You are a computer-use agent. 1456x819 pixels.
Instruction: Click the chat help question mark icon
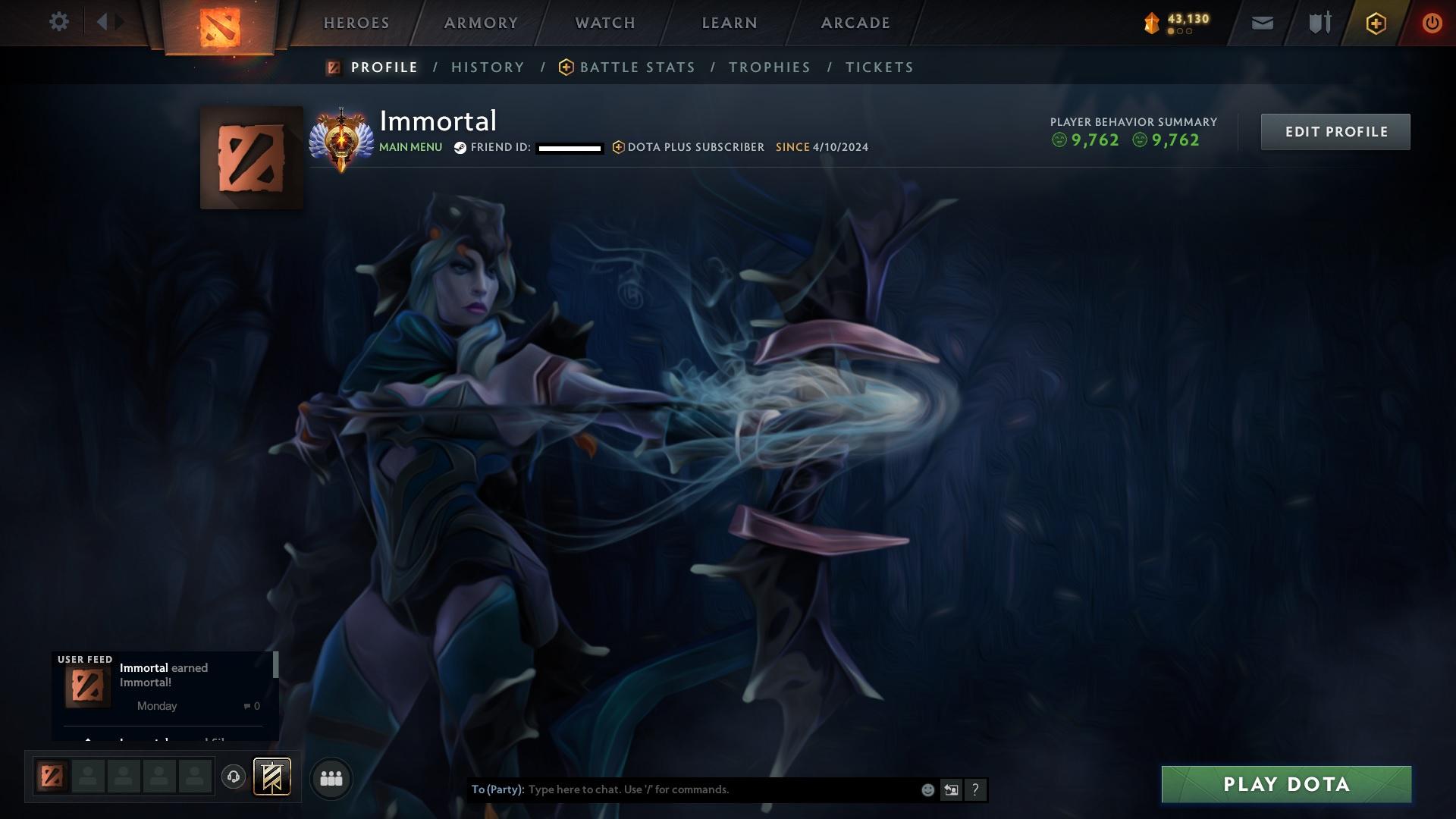tap(974, 789)
